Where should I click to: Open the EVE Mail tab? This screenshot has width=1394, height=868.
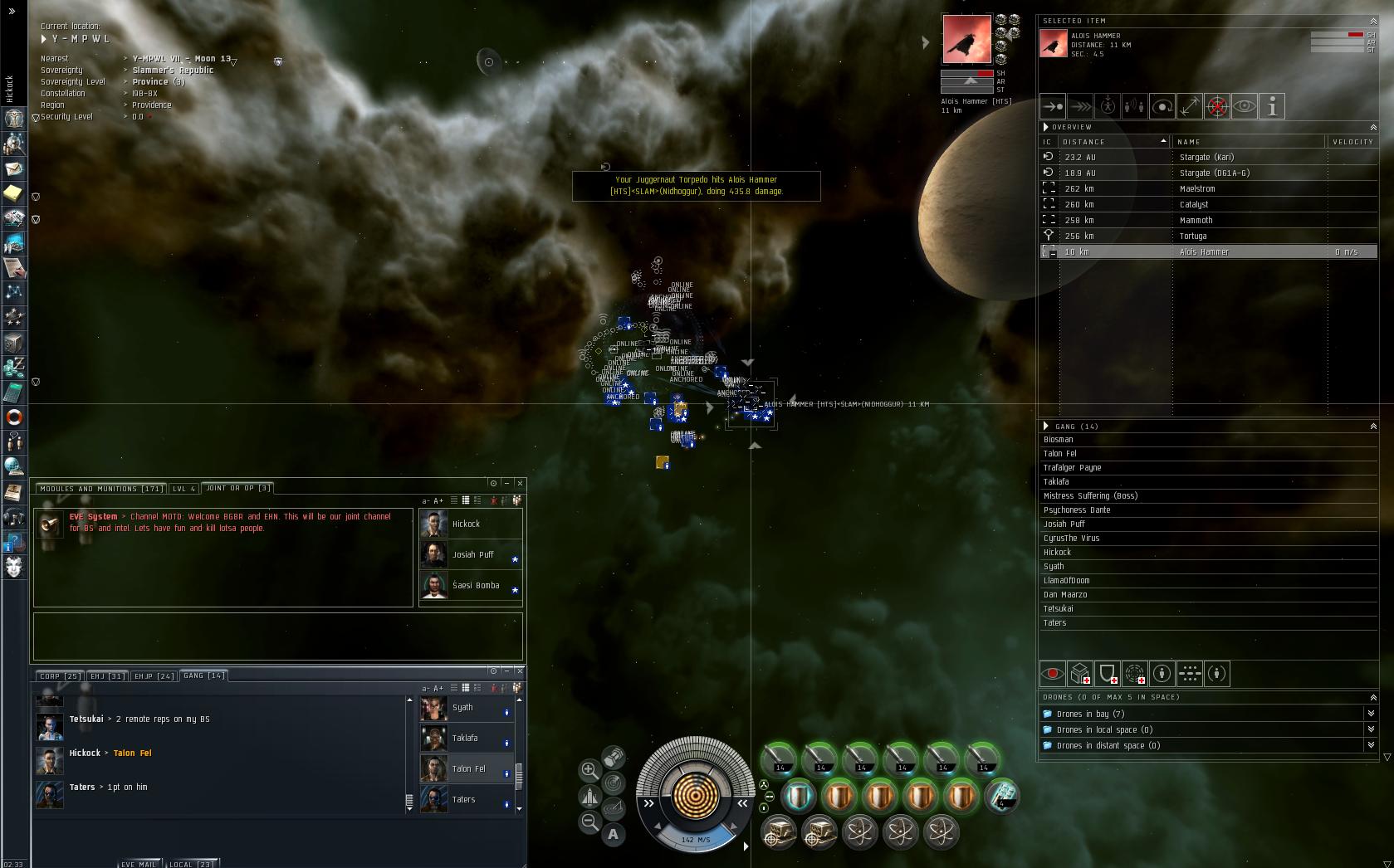tap(138, 864)
